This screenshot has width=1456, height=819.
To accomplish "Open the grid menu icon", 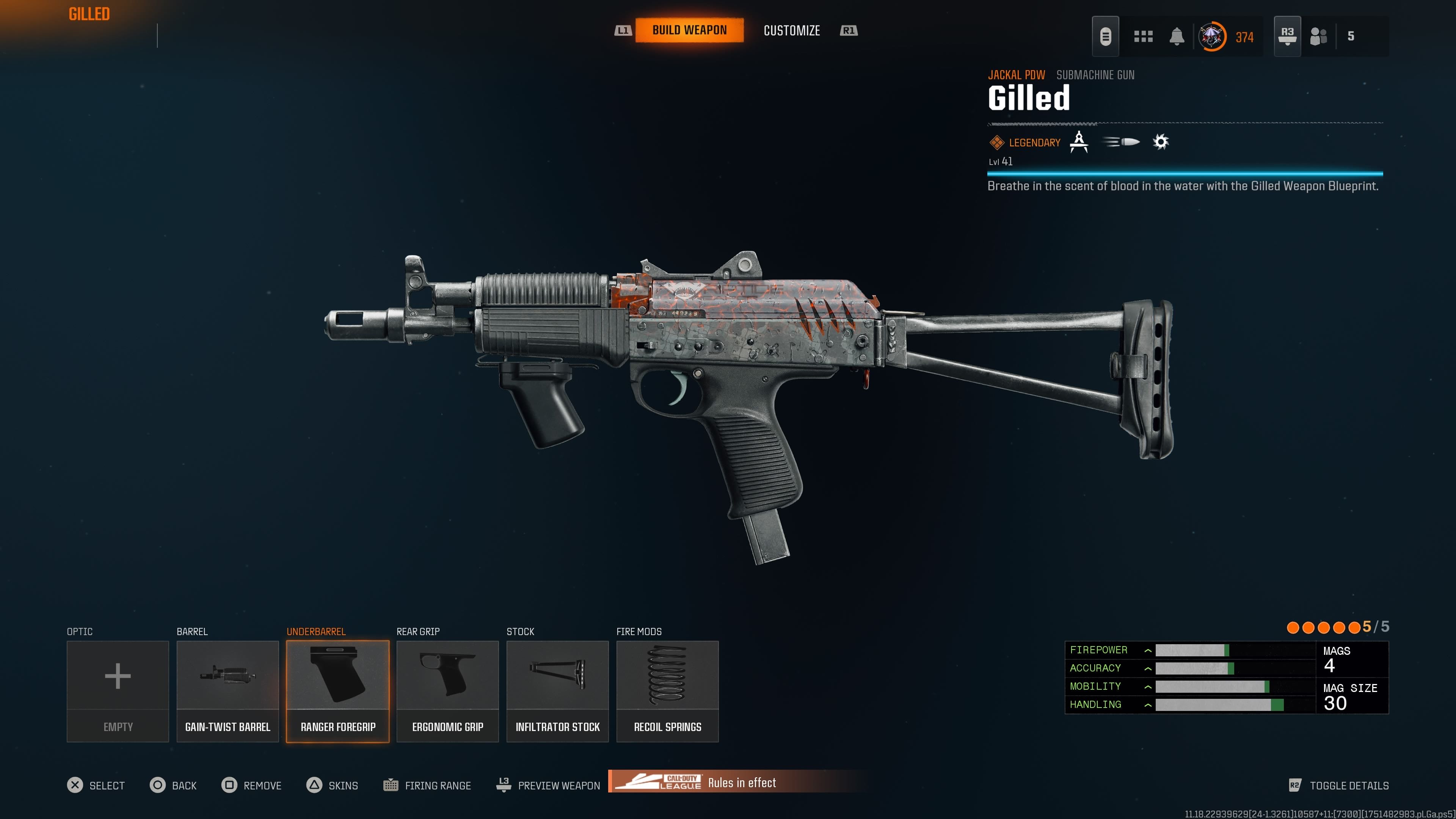I will click(1143, 37).
